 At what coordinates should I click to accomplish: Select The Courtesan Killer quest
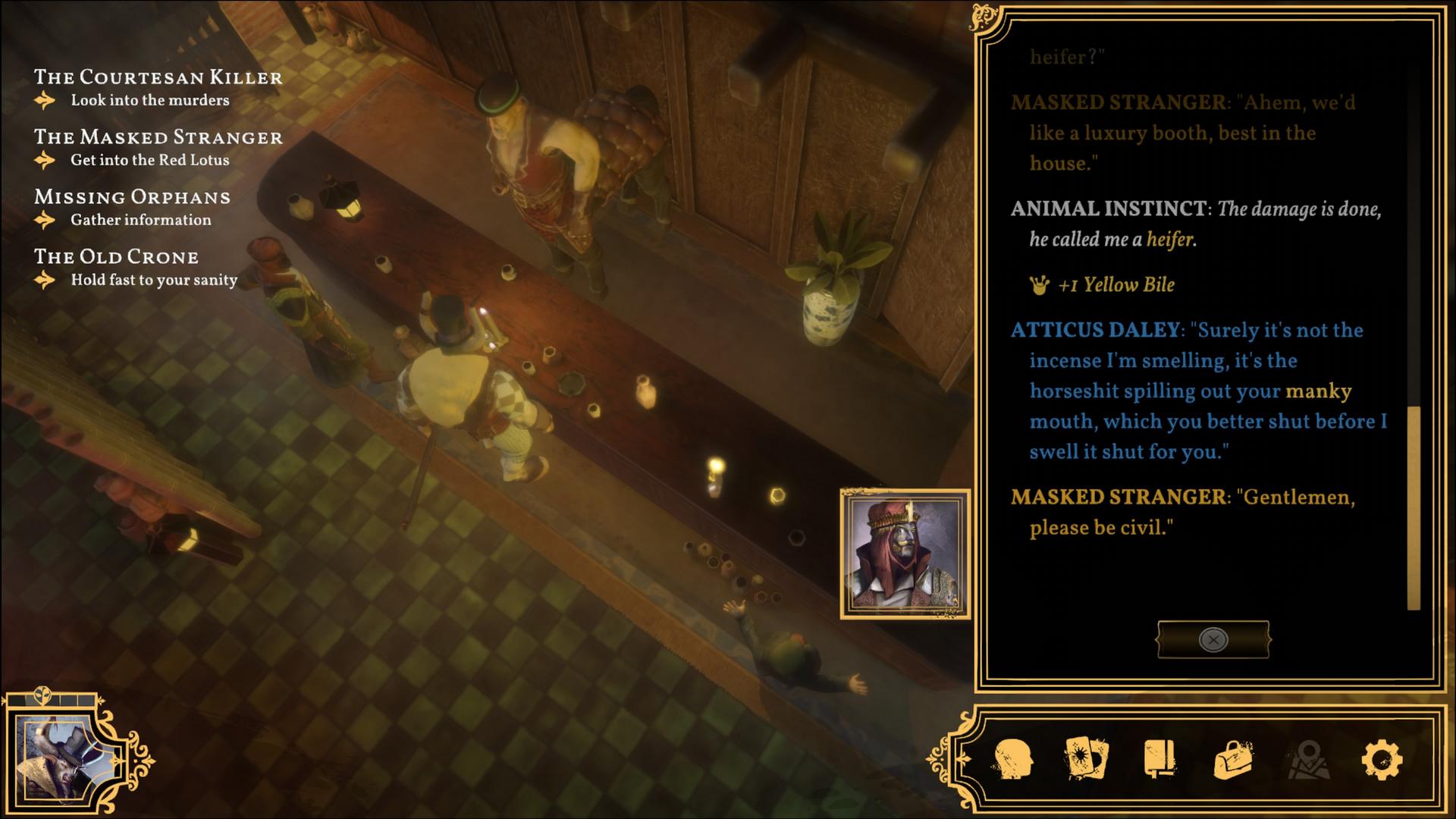(x=158, y=77)
